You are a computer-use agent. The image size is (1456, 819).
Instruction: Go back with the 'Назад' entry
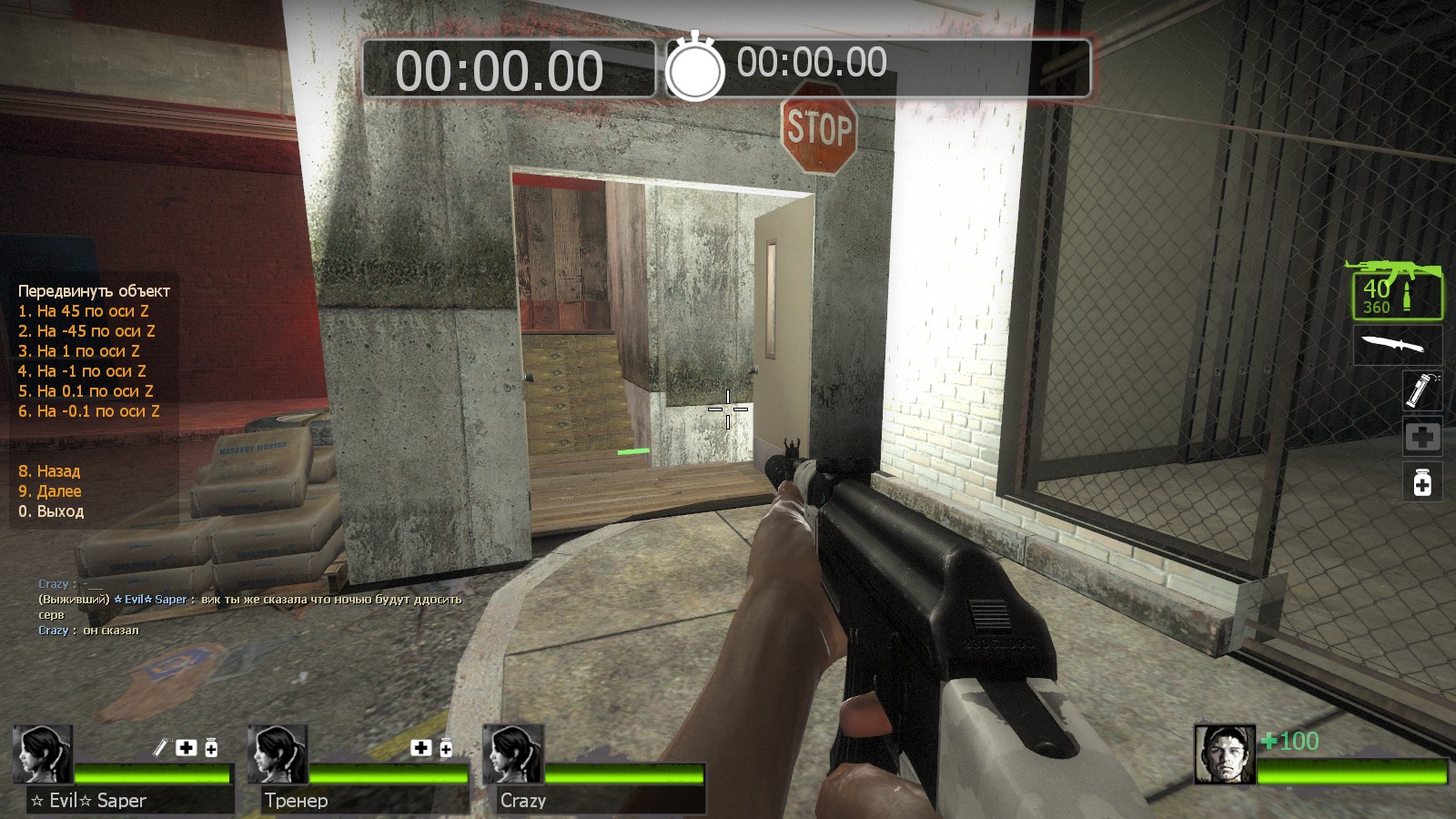49,471
